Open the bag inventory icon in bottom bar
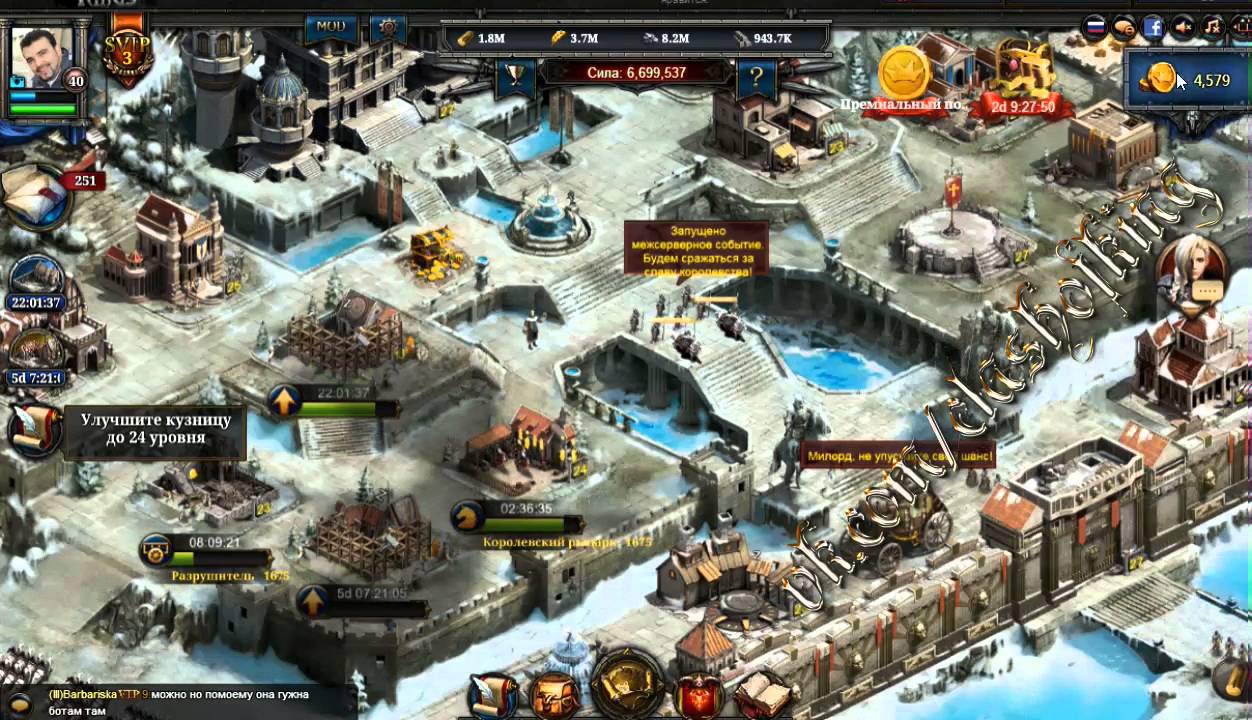The image size is (1252, 720). point(556,694)
